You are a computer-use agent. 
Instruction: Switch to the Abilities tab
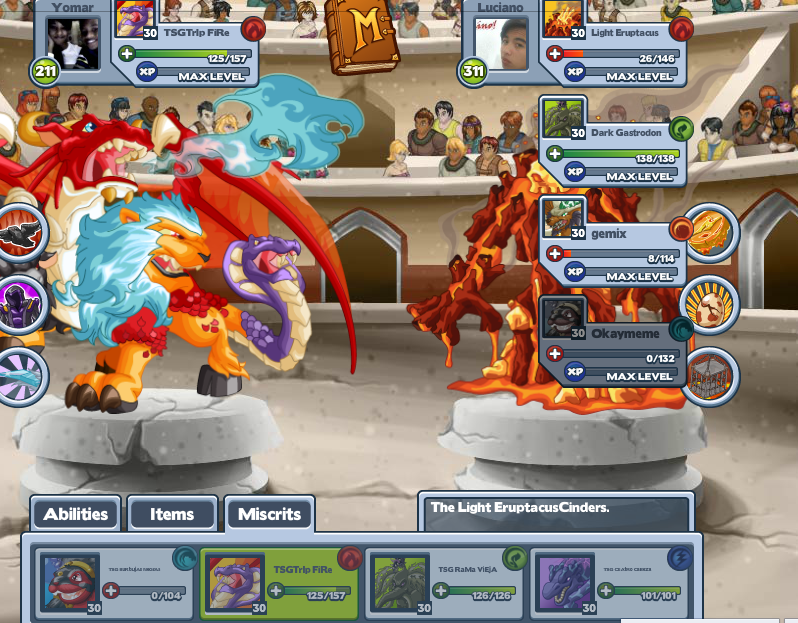coord(75,514)
